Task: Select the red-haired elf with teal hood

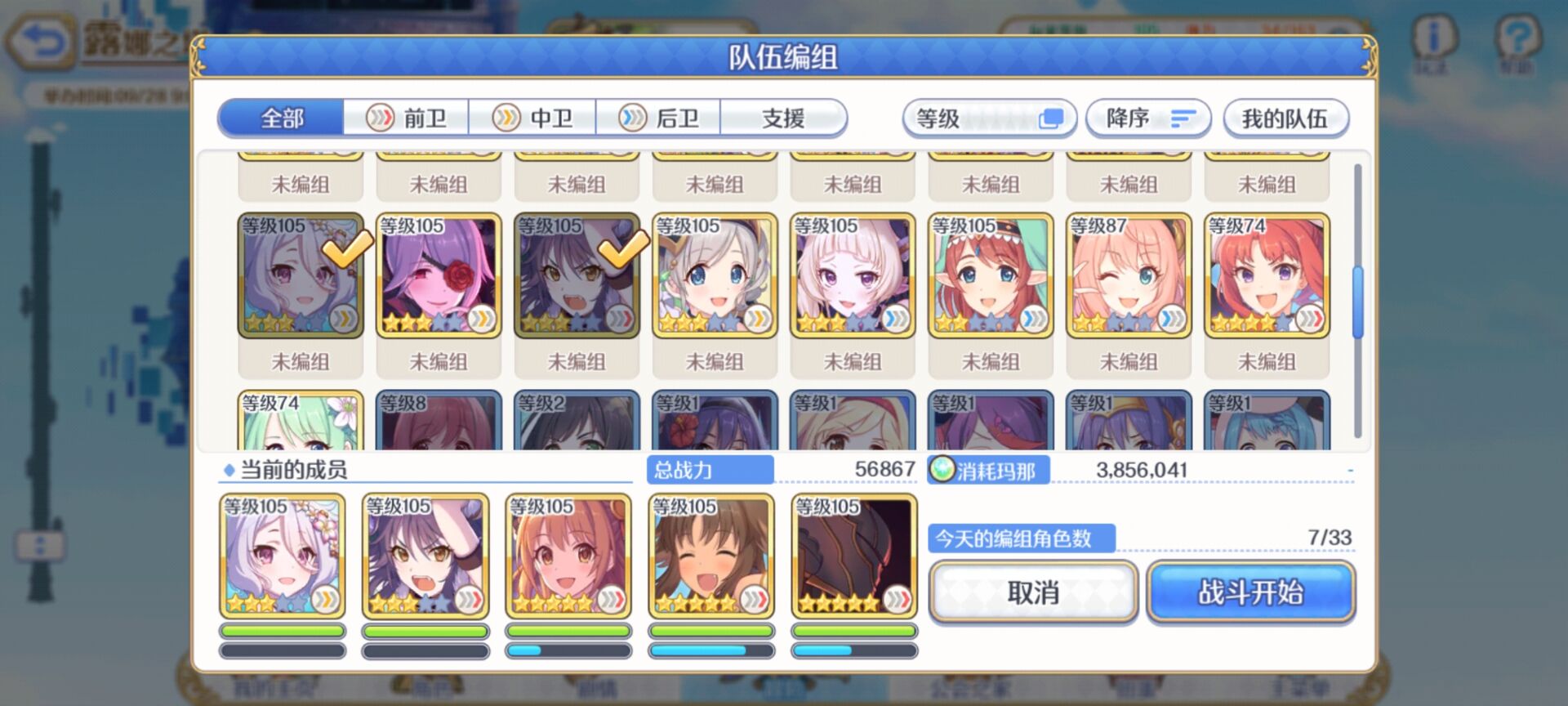Action: [x=991, y=275]
